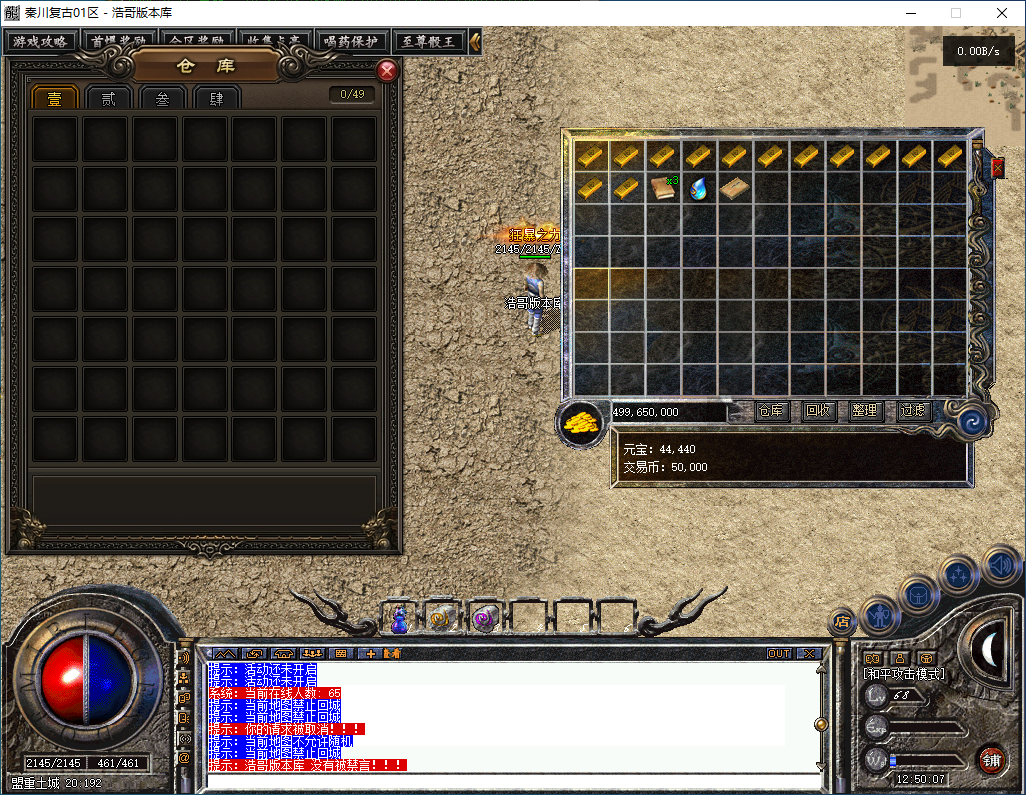Switch to warehouse tab 贰
This screenshot has height=795, width=1026.
point(108,98)
